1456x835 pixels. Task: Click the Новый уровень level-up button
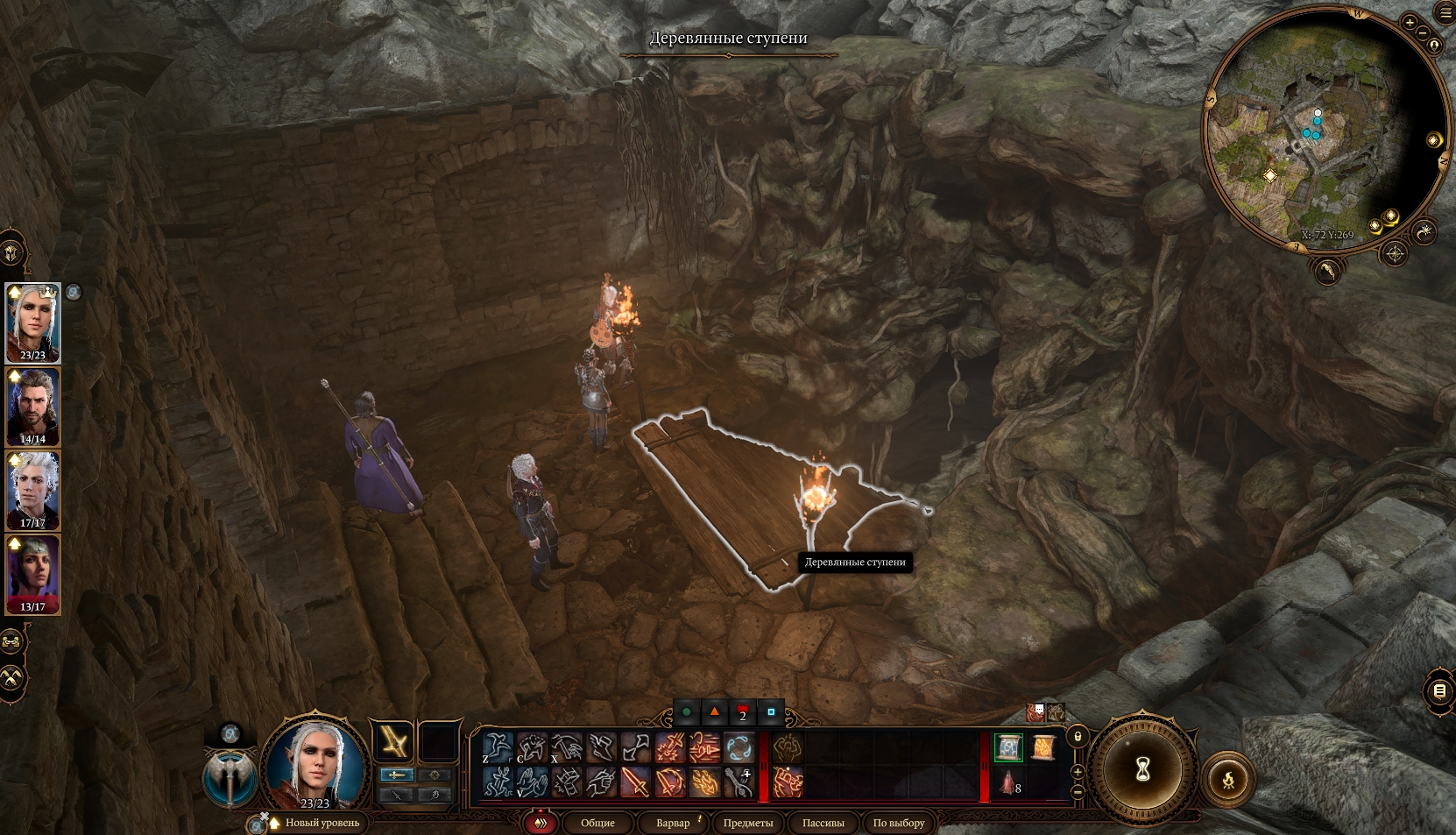click(x=322, y=823)
